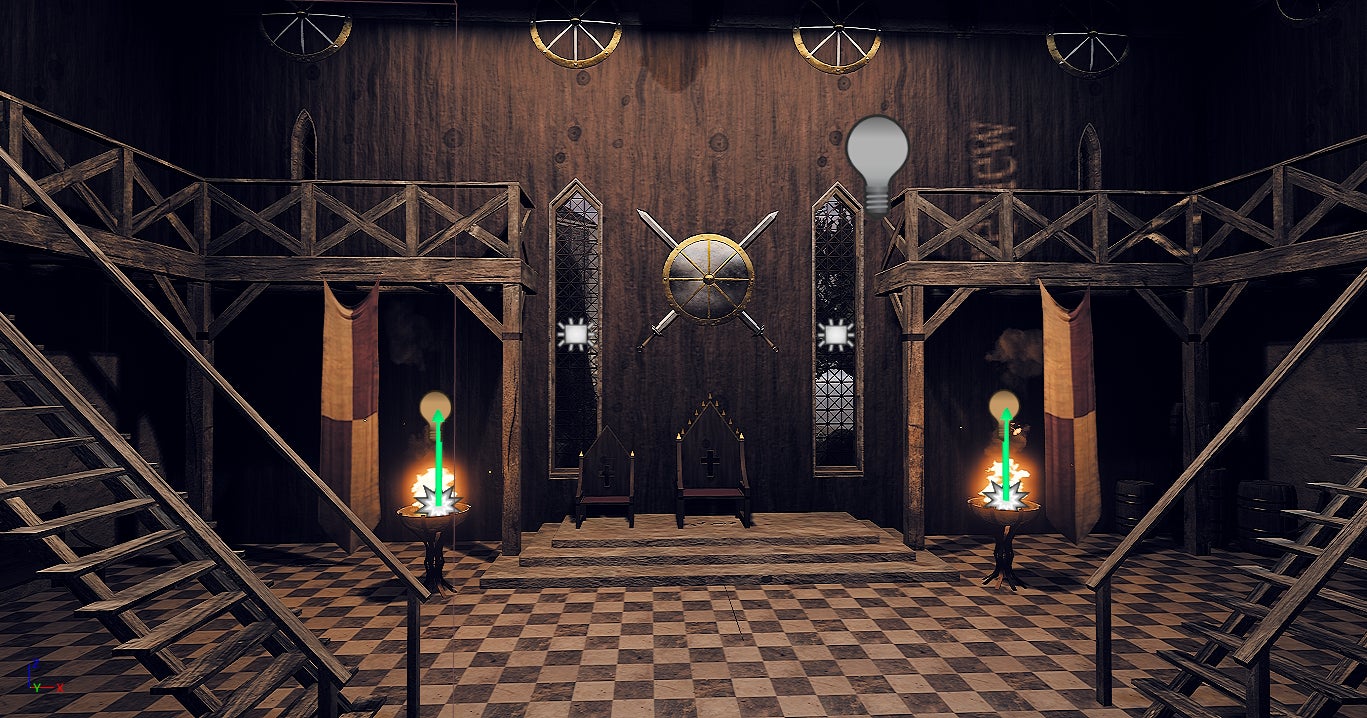This screenshot has height=718, width=1367.
Task: Click the XYZ axis gizmo
Action: coord(40,679)
